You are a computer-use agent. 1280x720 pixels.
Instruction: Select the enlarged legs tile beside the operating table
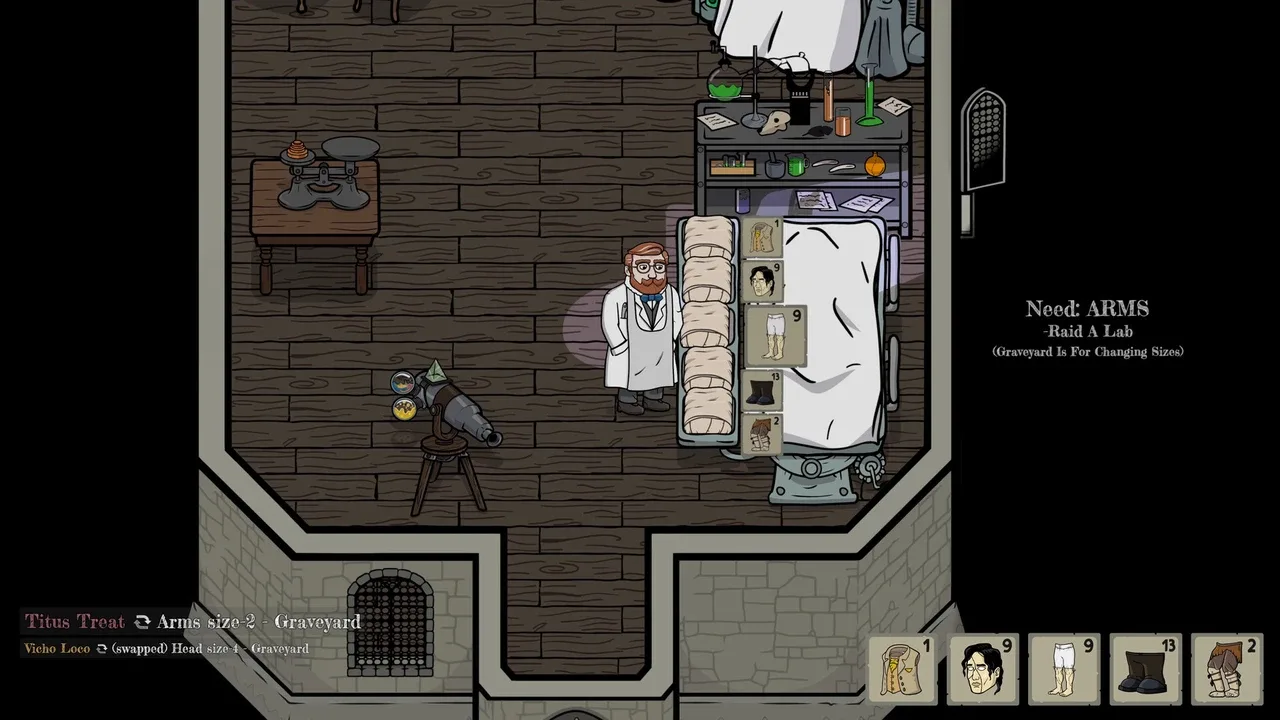(776, 336)
